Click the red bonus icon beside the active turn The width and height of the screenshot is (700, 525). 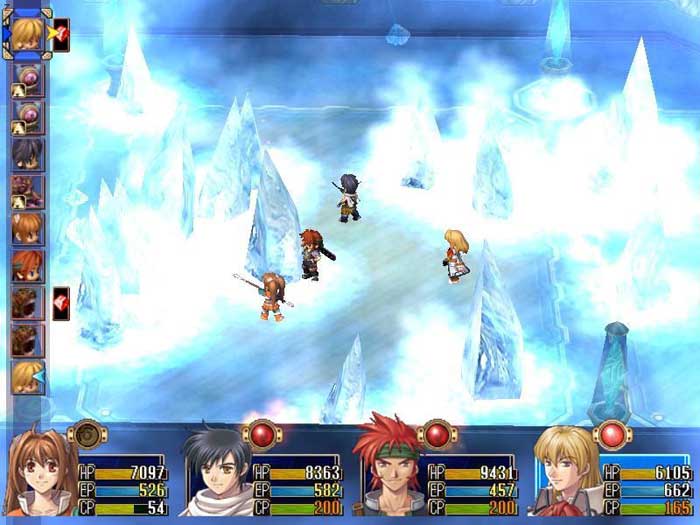coord(60,33)
